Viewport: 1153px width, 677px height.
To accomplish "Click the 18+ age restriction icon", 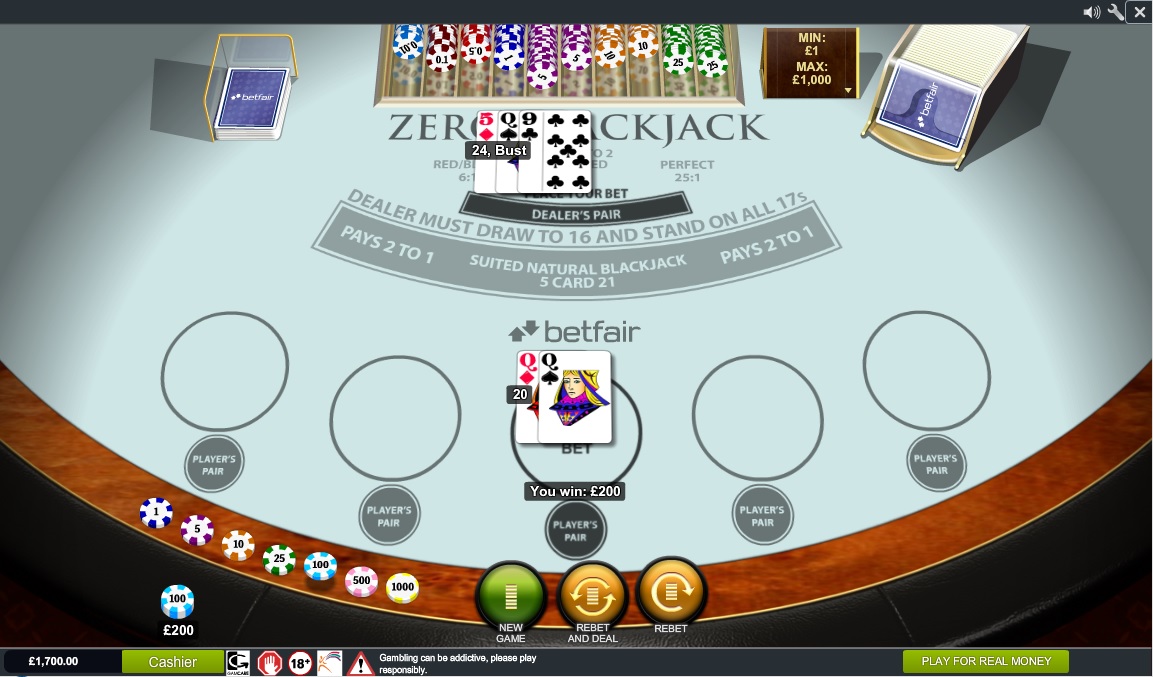I will [300, 662].
